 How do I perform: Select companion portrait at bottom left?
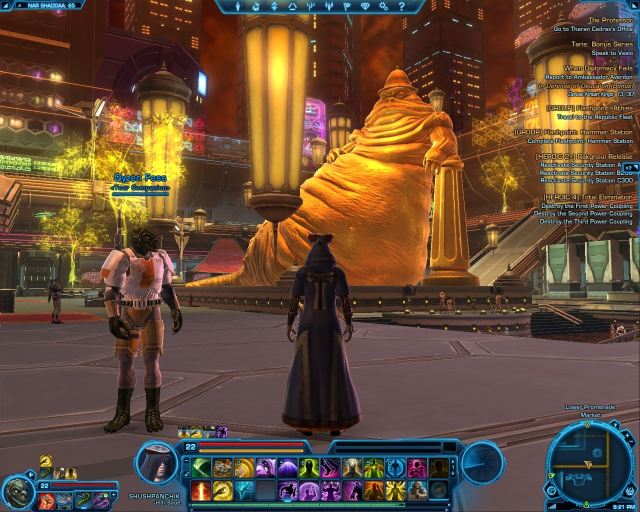17,491
